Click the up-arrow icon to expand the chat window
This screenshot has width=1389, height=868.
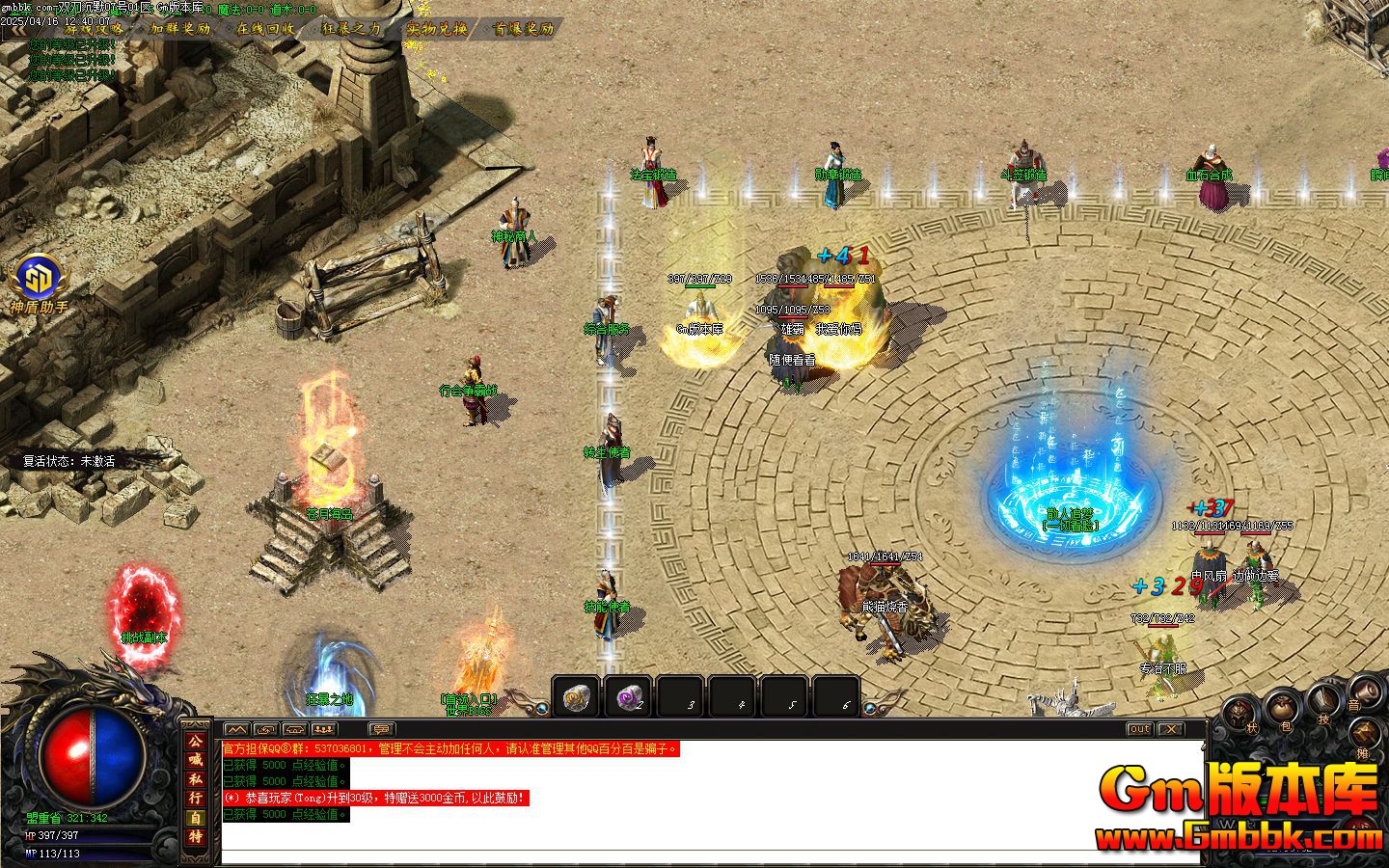point(264,729)
